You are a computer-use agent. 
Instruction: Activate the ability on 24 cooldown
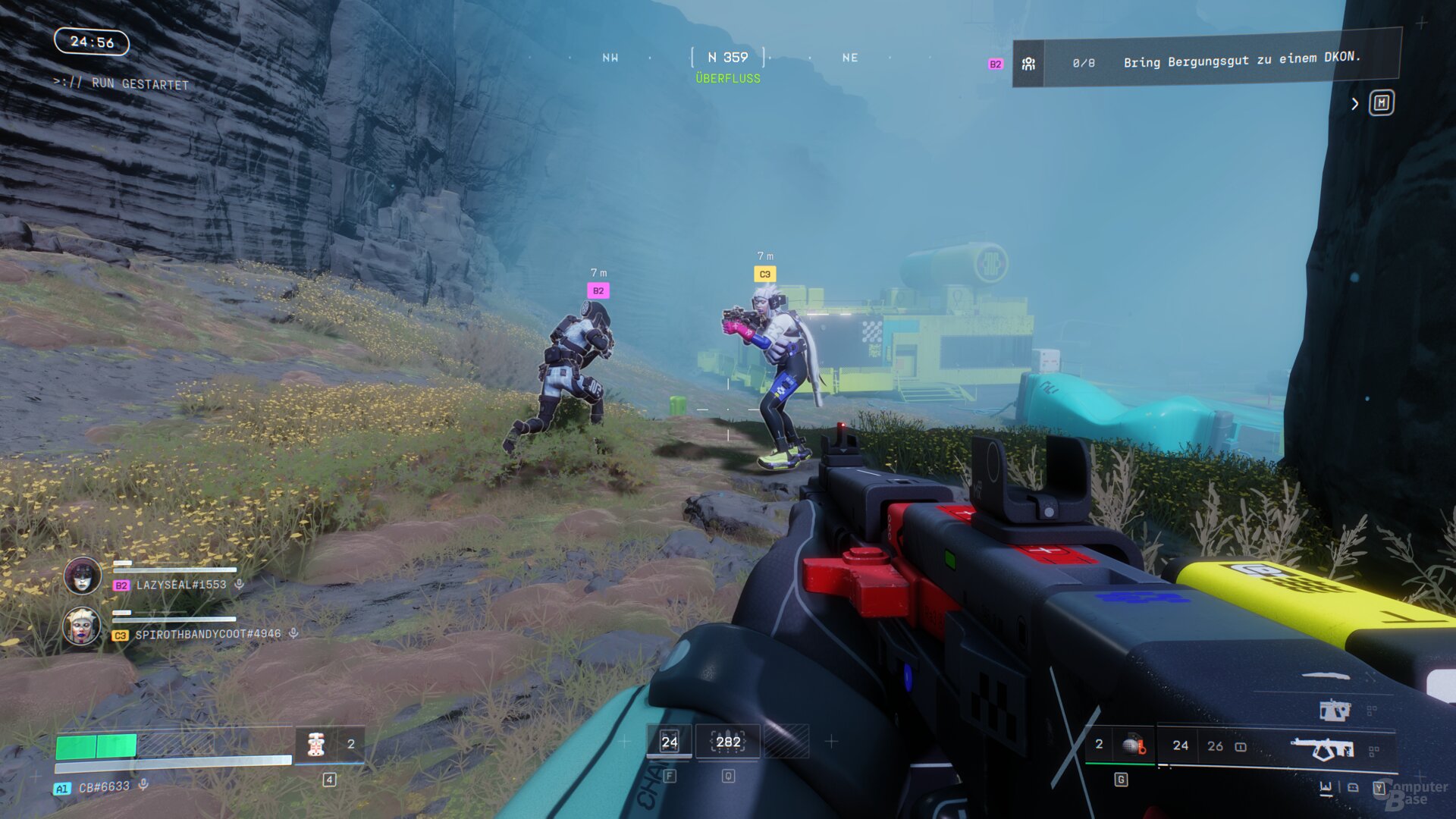click(669, 742)
